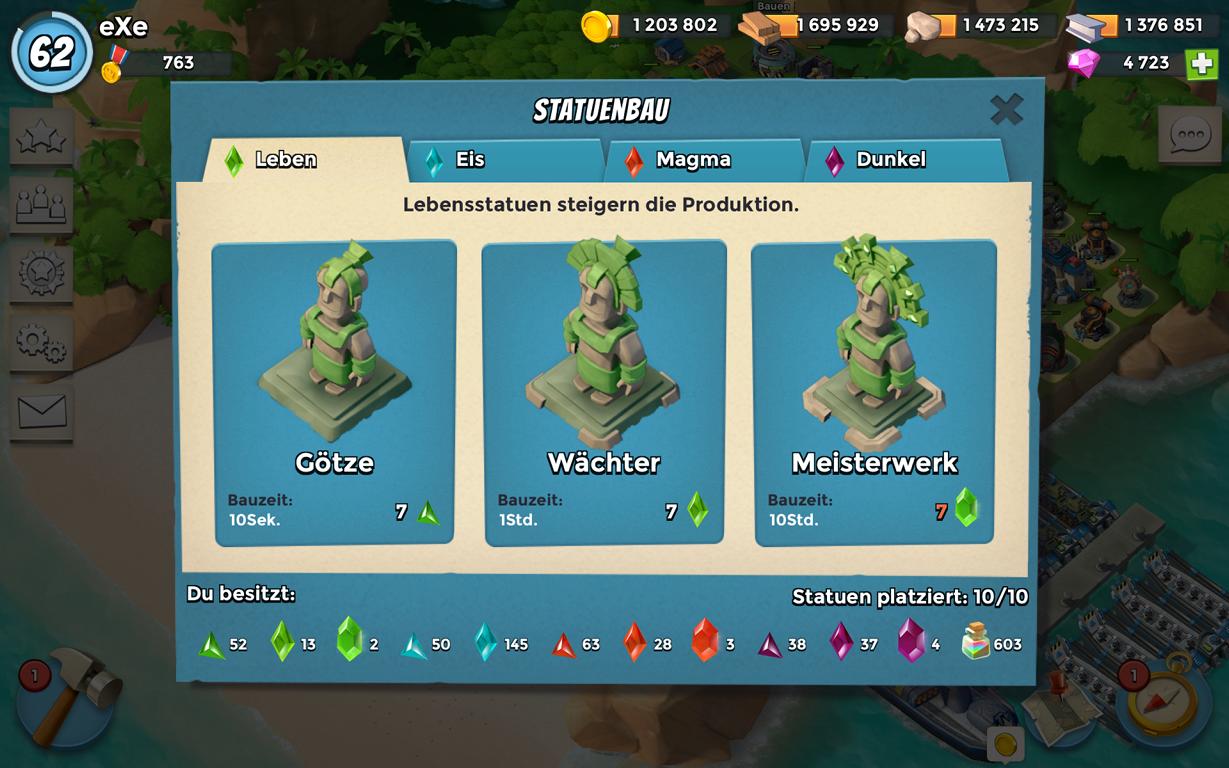The width and height of the screenshot is (1229, 768).
Task: Switch to the Eis tab
Action: 505,160
